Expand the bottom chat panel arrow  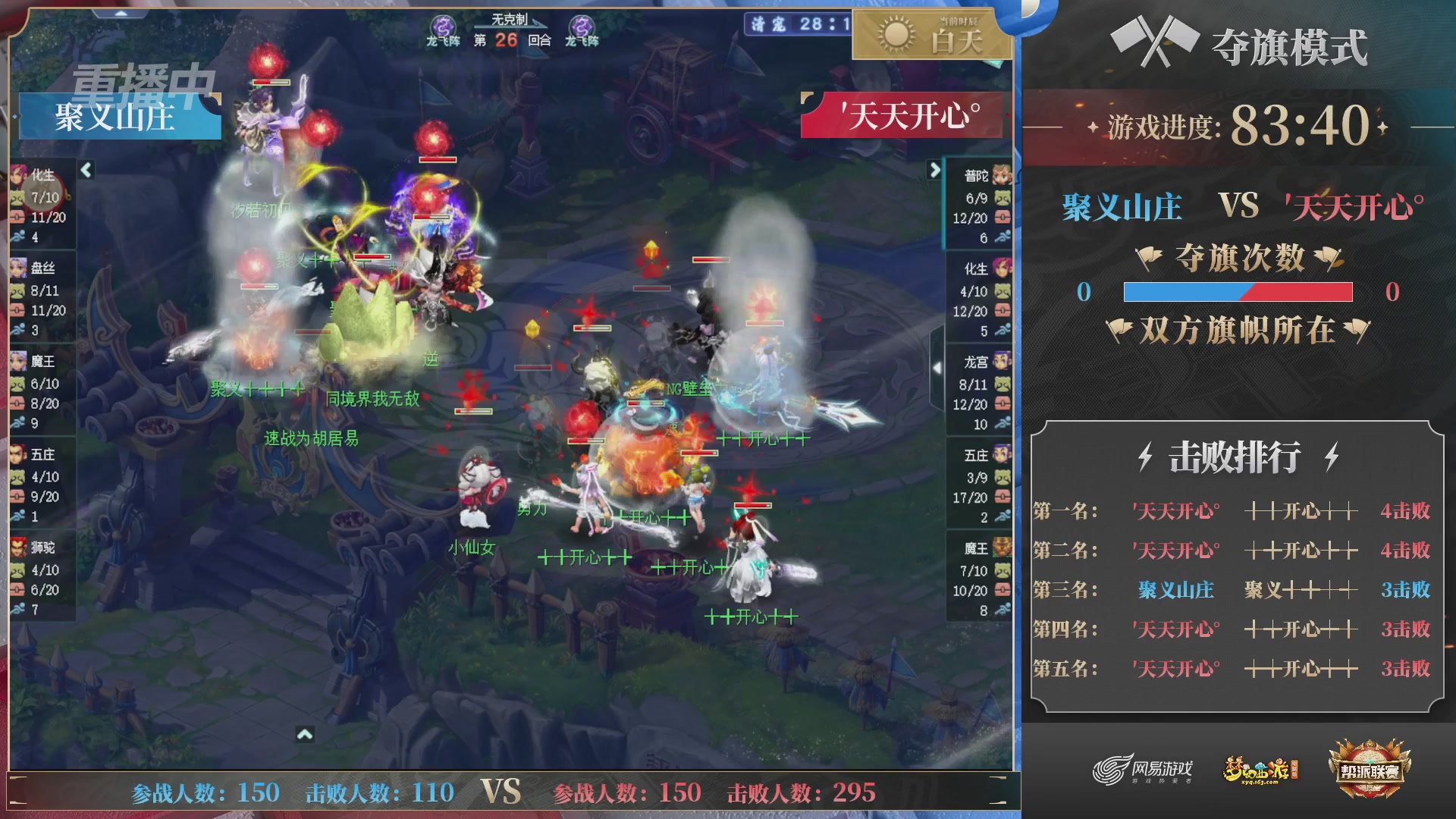pos(306,733)
